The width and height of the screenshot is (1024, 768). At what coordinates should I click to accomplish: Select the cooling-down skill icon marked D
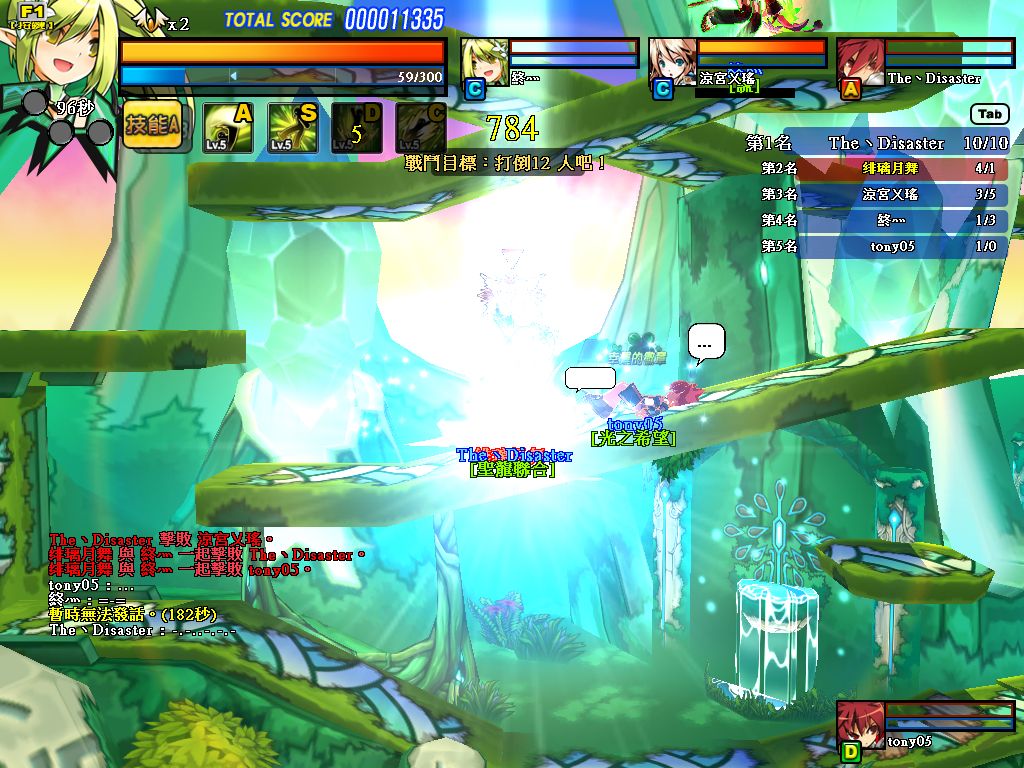pyautogui.click(x=356, y=128)
